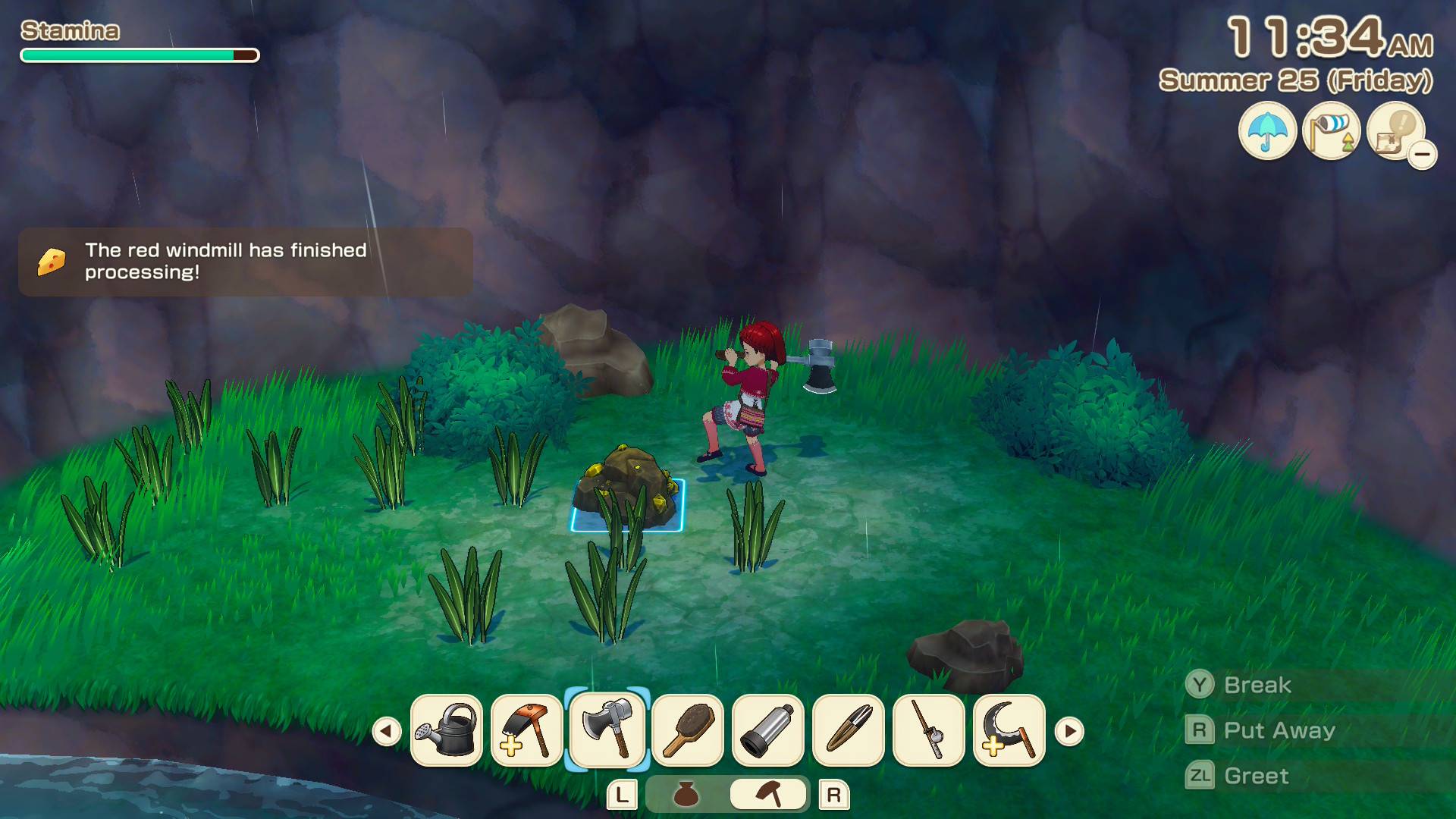Open the rainy weather umbrella icon

click(1267, 131)
